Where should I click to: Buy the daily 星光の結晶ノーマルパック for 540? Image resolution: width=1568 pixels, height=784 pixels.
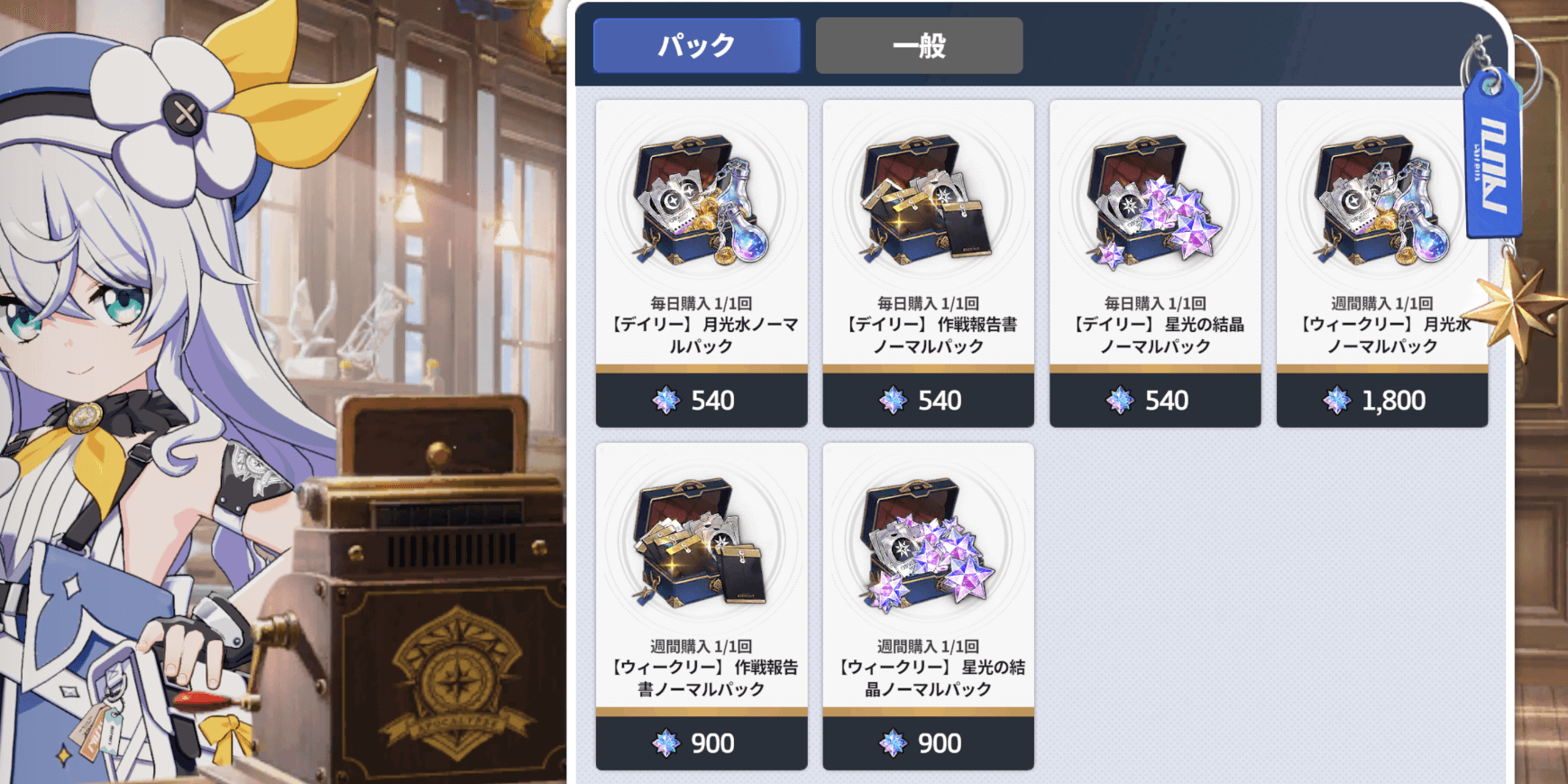[x=1155, y=400]
